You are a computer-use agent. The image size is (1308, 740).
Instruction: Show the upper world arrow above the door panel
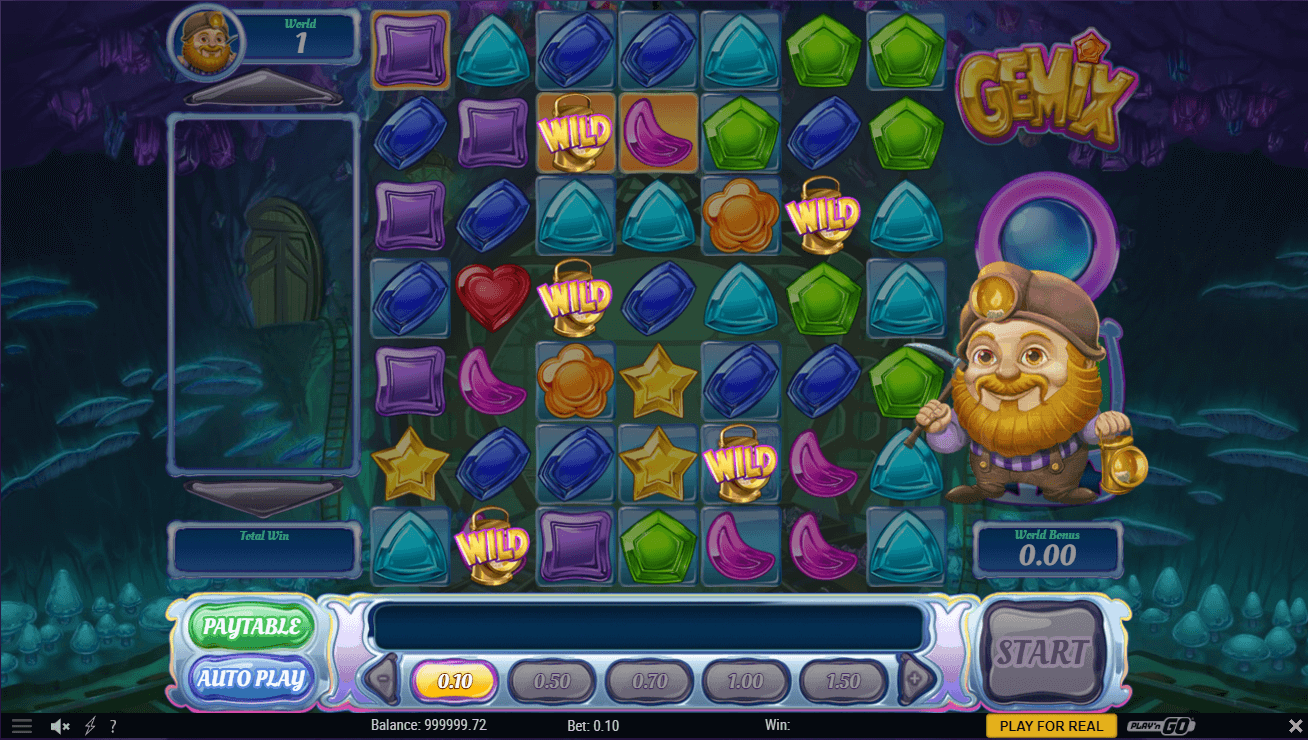pos(264,90)
